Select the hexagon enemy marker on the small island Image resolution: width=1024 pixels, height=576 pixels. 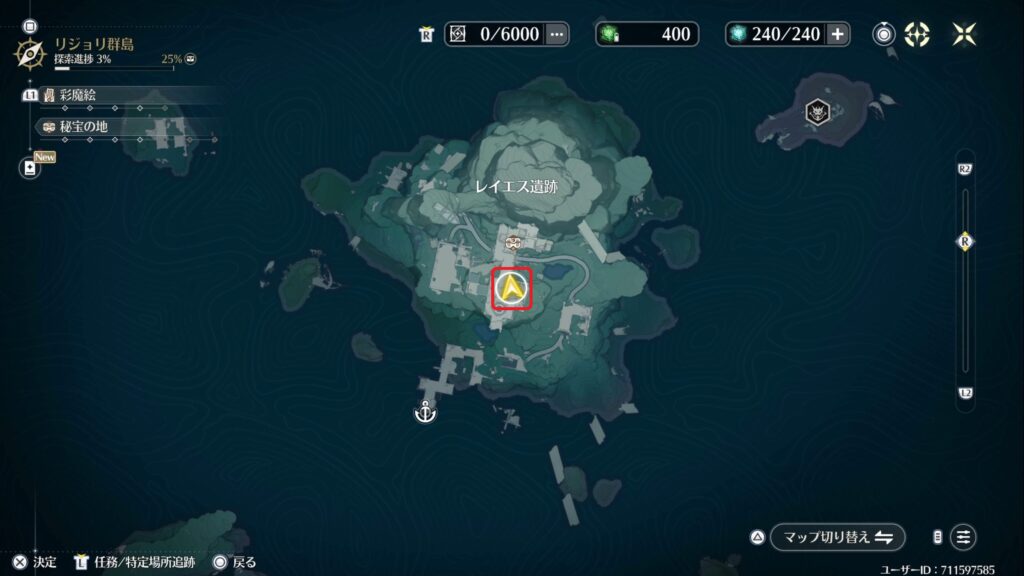pyautogui.click(x=818, y=112)
